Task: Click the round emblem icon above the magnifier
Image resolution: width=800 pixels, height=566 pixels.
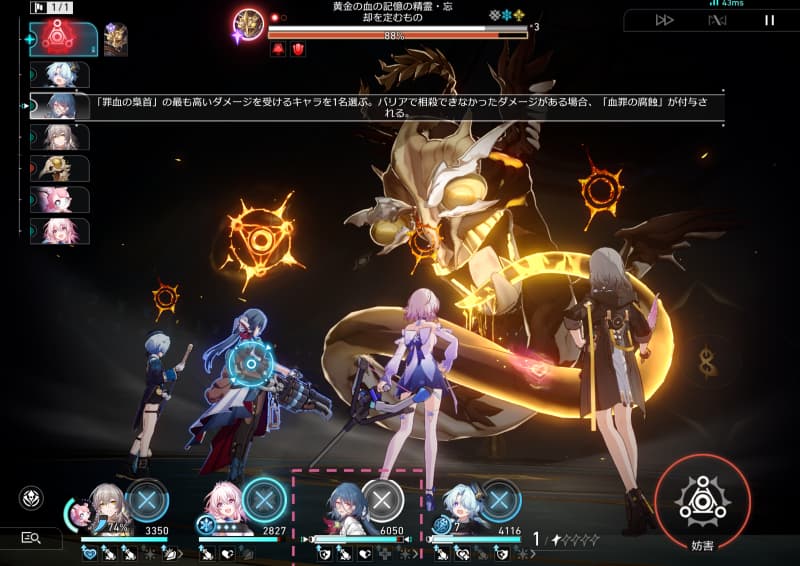Action: 31,497
